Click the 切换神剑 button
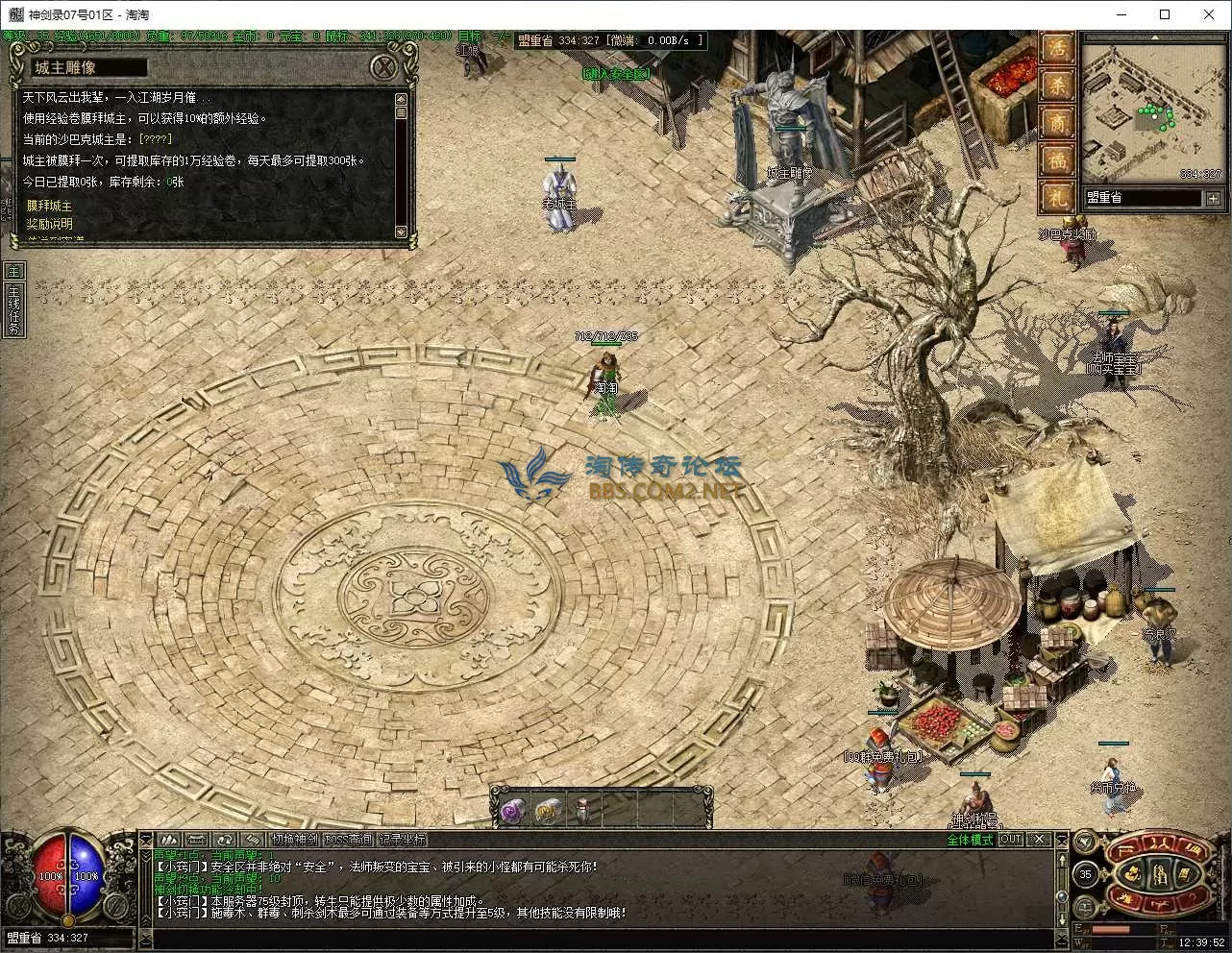 point(293,840)
